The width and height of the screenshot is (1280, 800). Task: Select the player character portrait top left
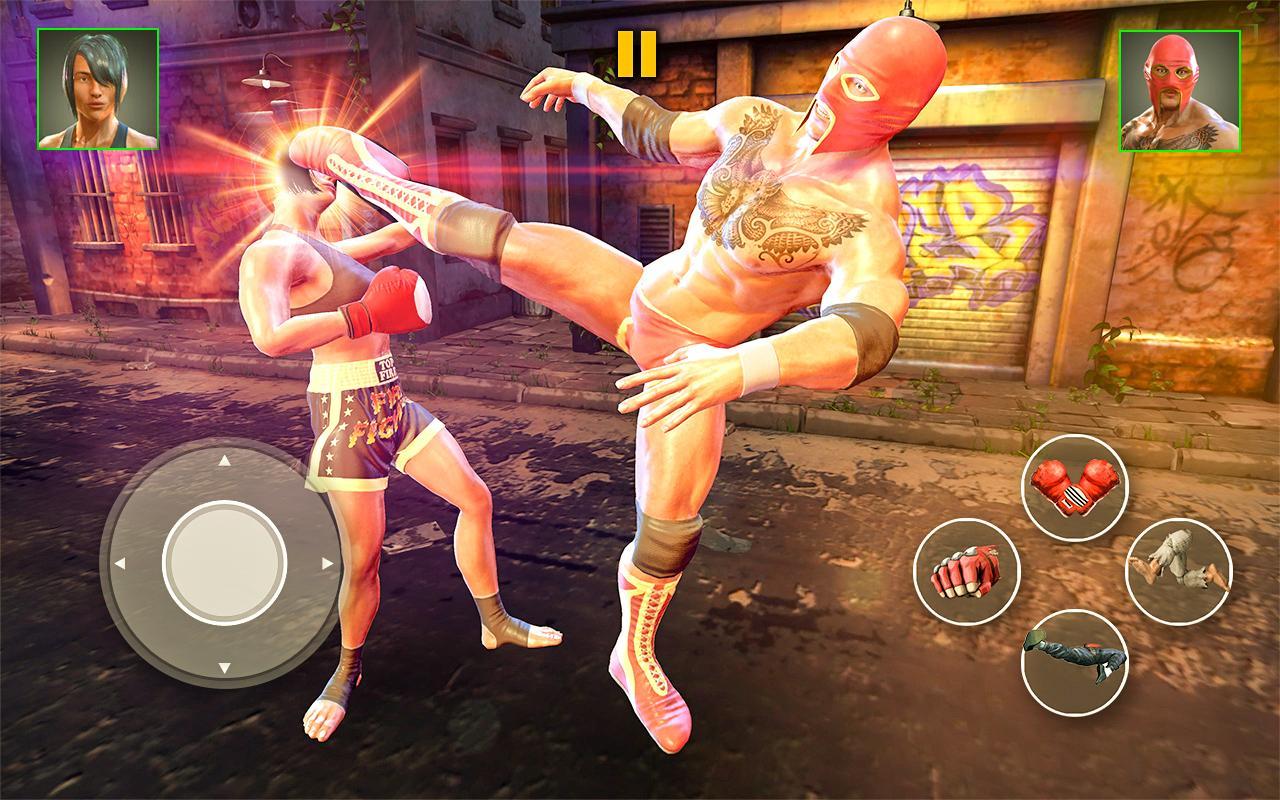point(96,88)
